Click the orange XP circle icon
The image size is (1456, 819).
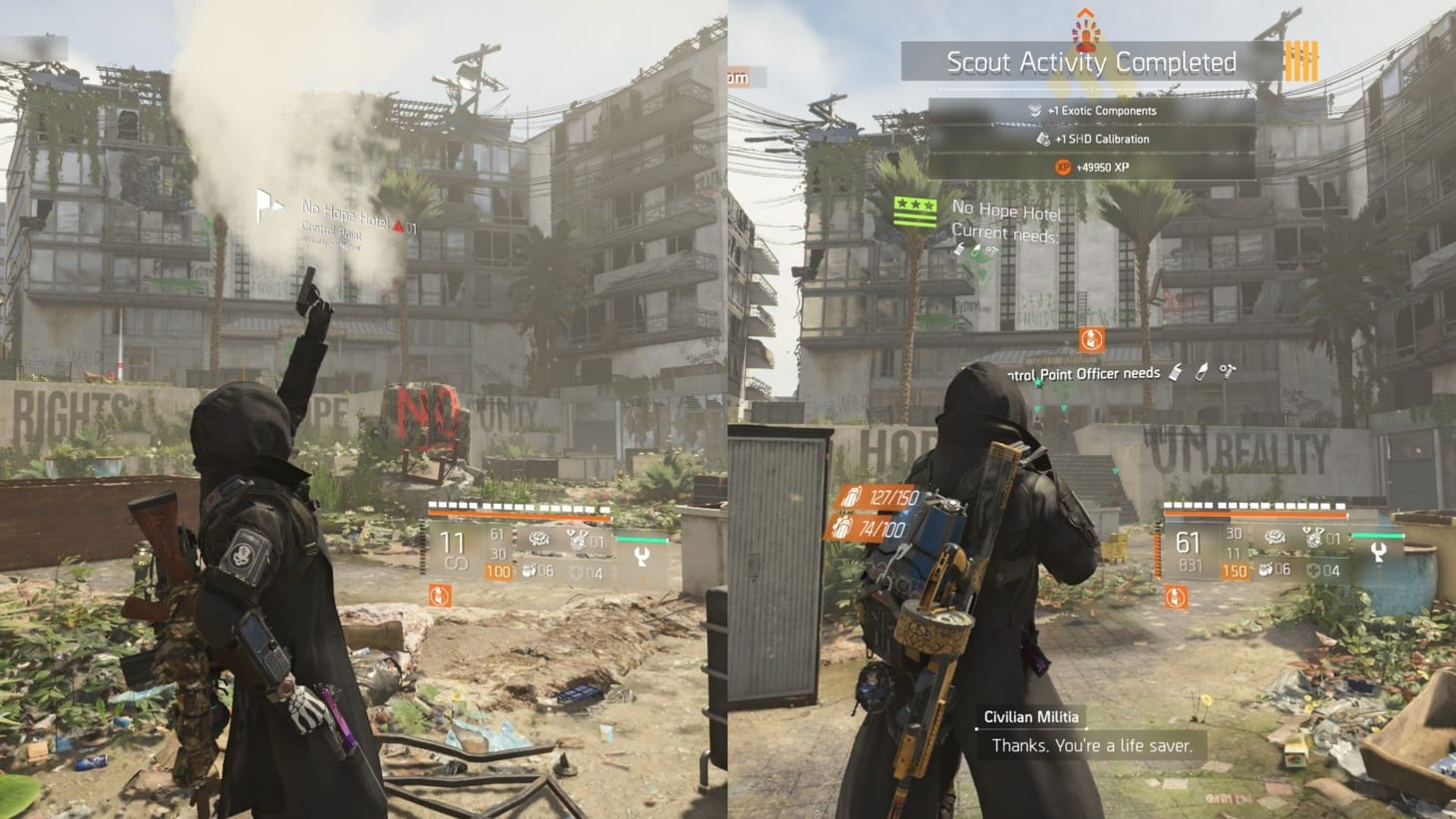click(1063, 167)
